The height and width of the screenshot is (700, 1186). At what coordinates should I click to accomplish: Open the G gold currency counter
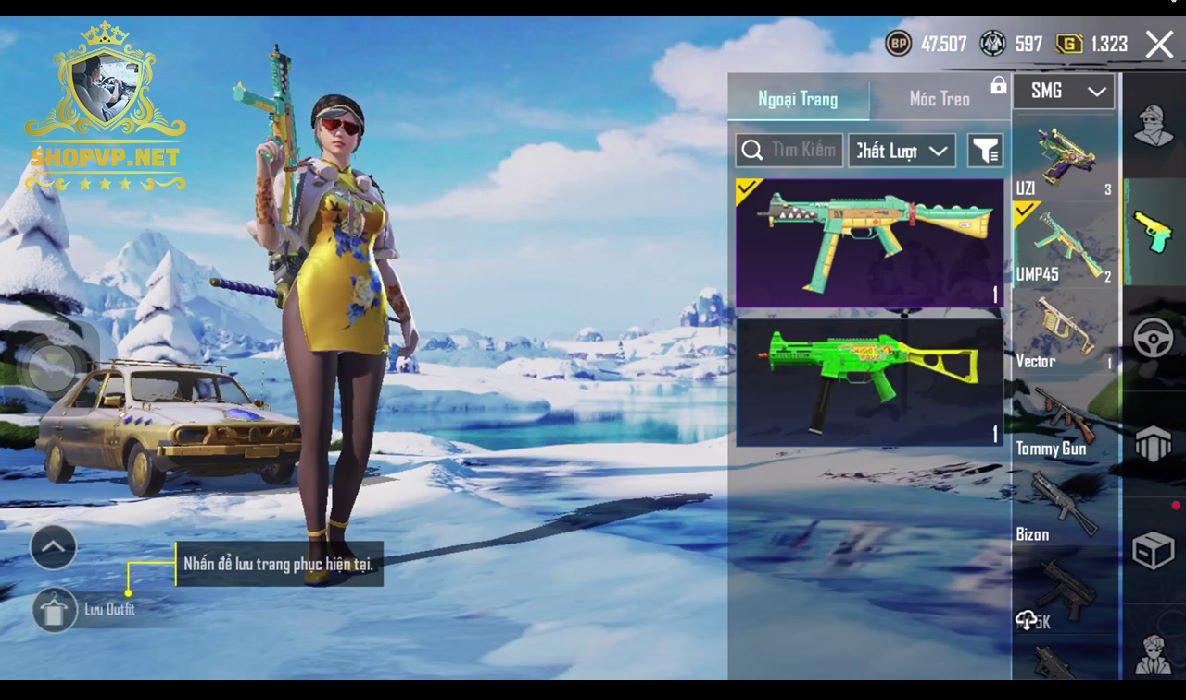pos(1092,44)
